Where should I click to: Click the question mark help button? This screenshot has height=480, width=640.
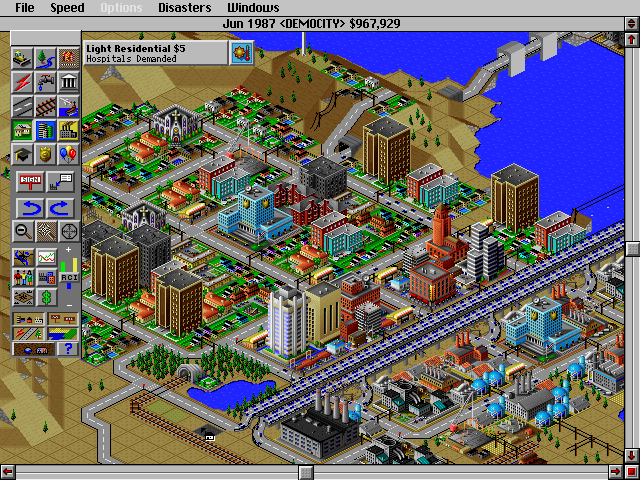[68, 348]
